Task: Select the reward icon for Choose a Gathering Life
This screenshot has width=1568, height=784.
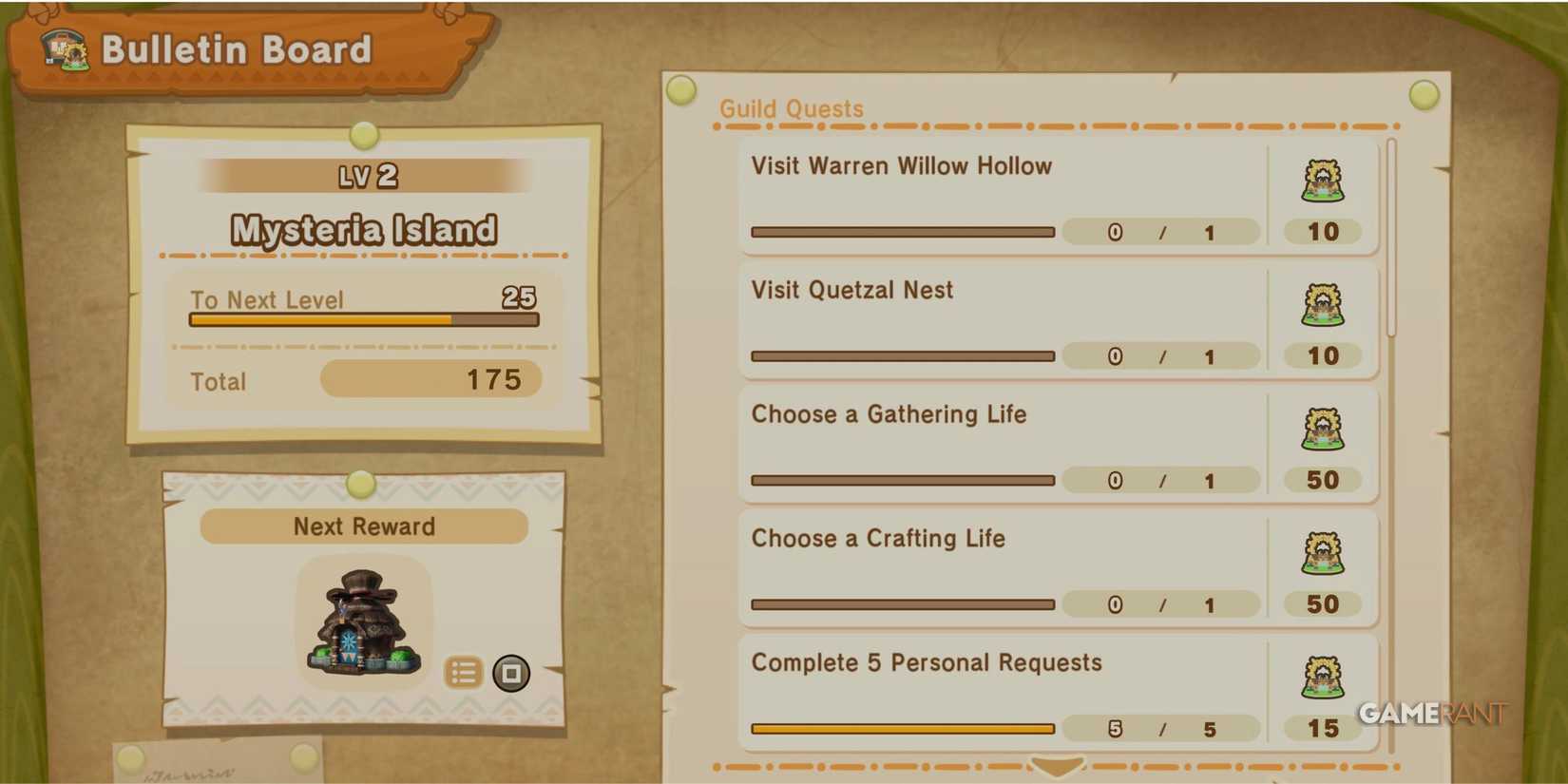Action: pos(1323,430)
